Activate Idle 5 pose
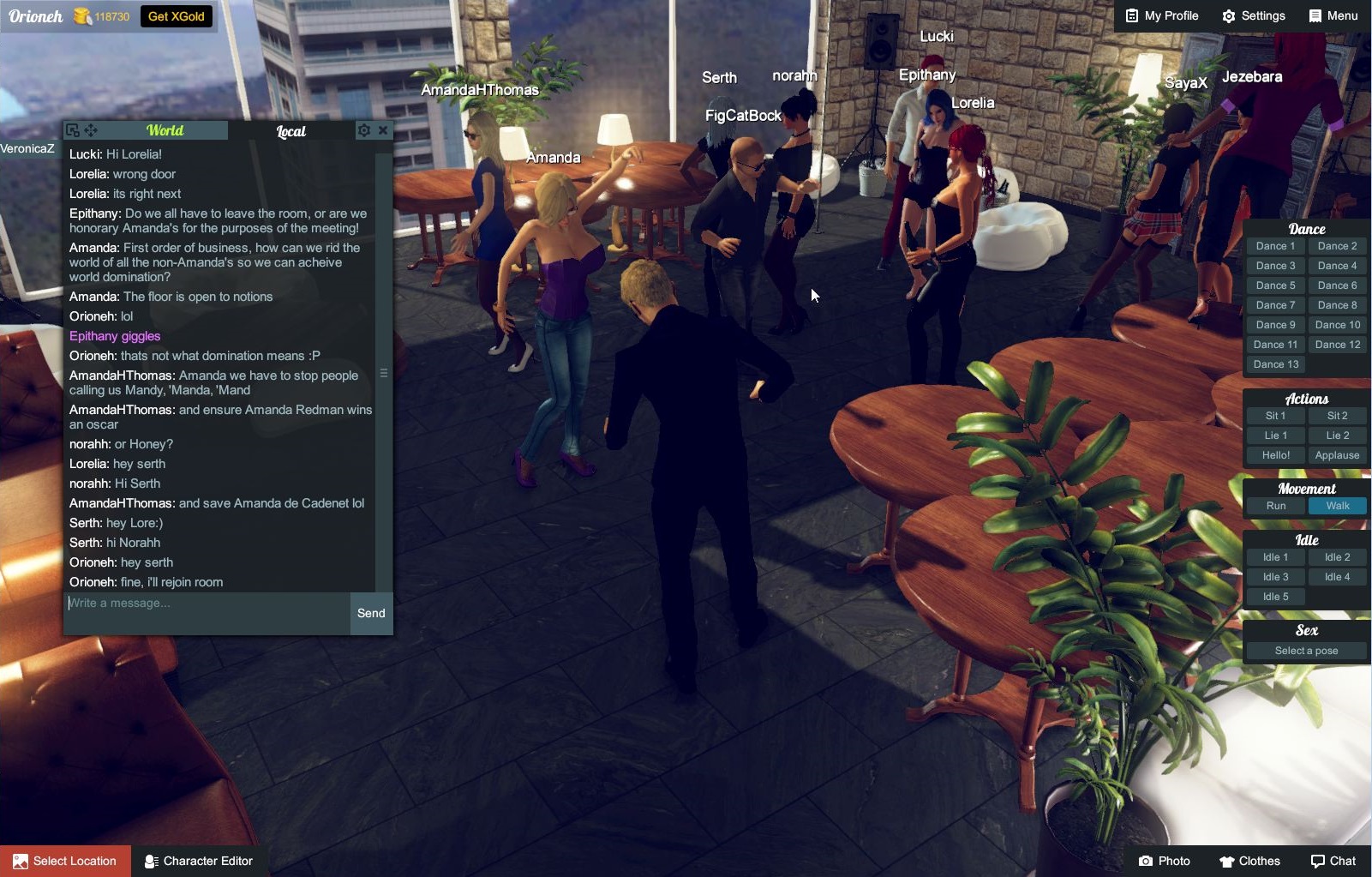 (x=1275, y=597)
